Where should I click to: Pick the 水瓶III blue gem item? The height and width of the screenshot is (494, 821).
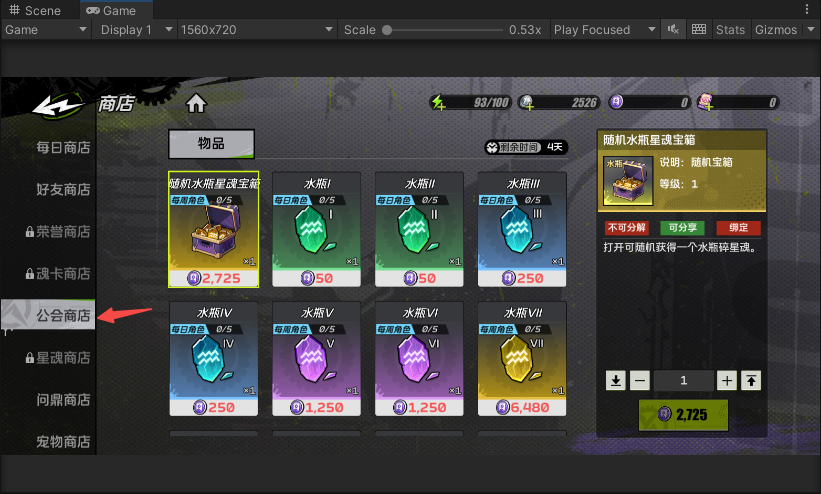click(522, 230)
